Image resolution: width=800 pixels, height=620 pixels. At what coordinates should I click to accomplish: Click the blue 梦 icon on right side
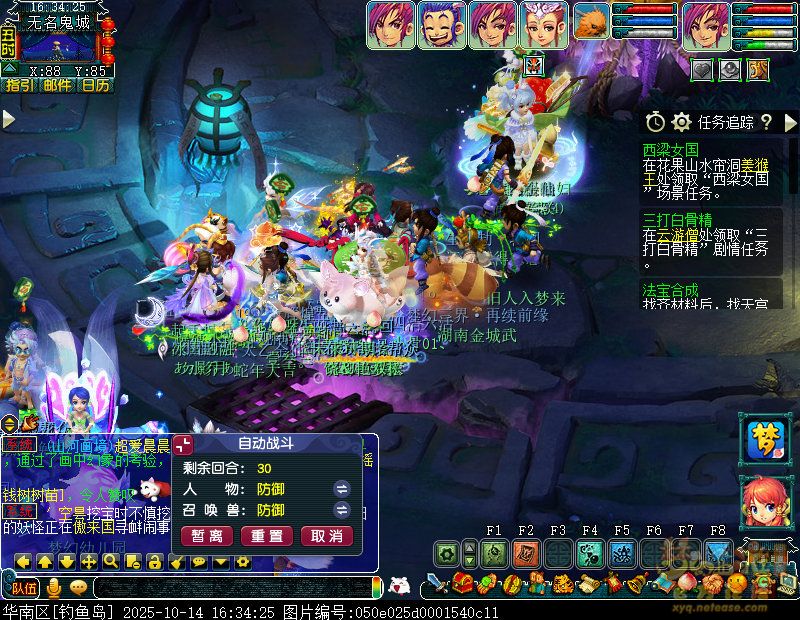tap(765, 439)
